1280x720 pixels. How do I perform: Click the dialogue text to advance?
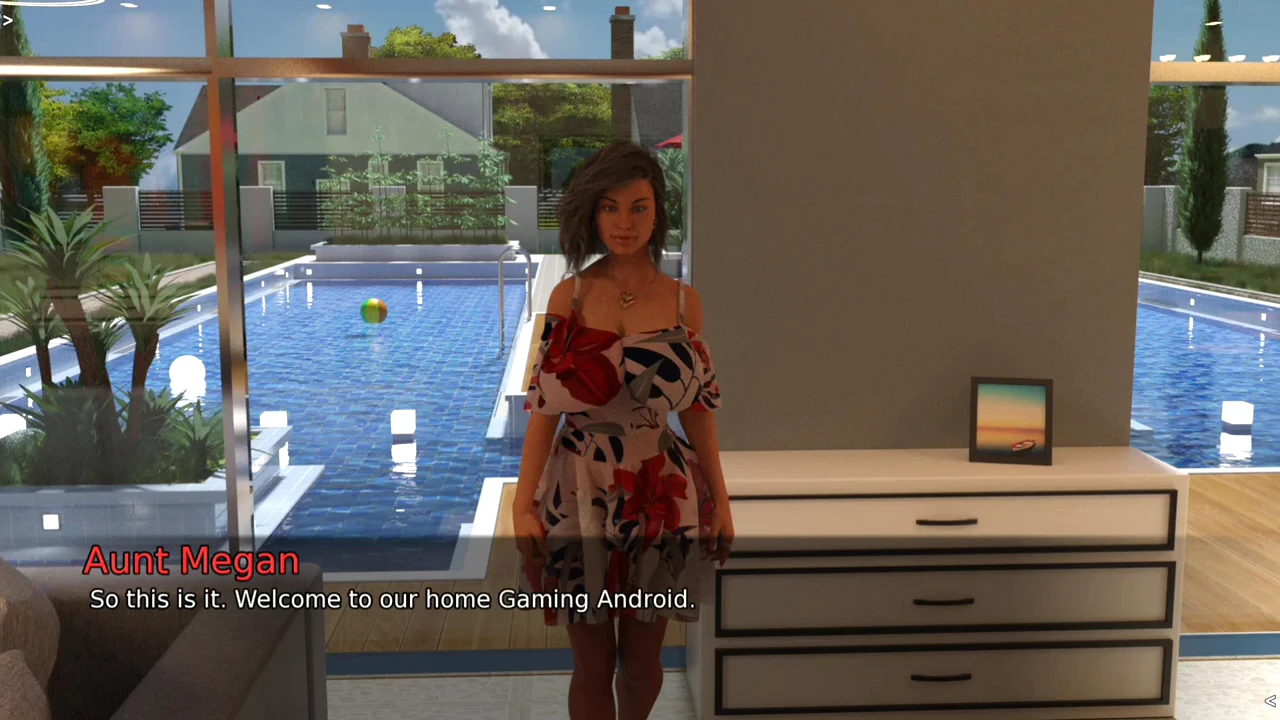[392, 599]
